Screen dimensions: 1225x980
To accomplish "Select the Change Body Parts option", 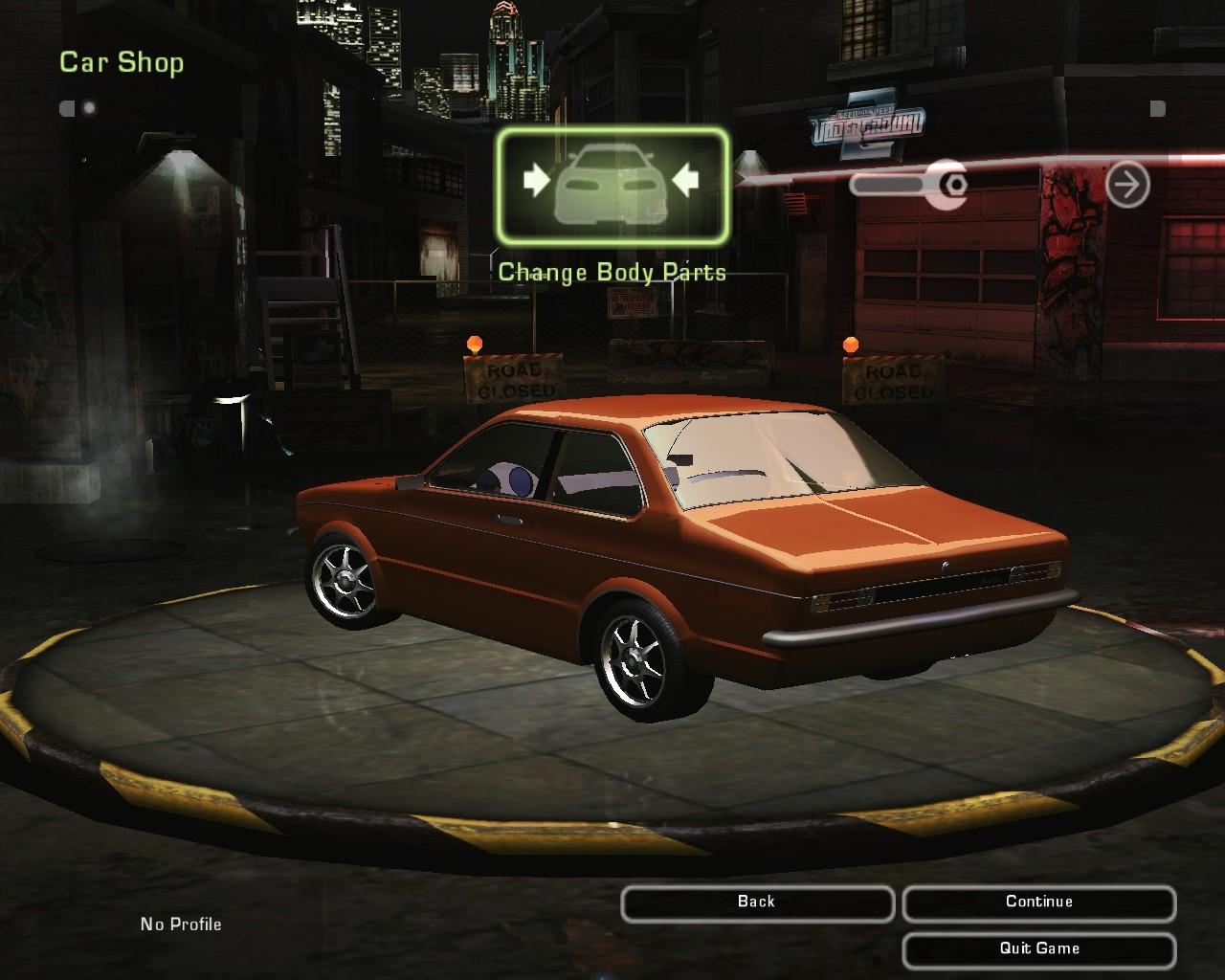I will coord(612,185).
